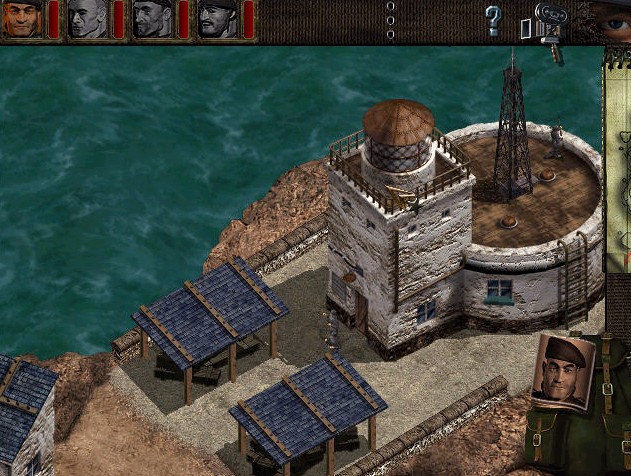
Task: Select the colored Green Beret portrait in top bar
Action: (x=21, y=18)
